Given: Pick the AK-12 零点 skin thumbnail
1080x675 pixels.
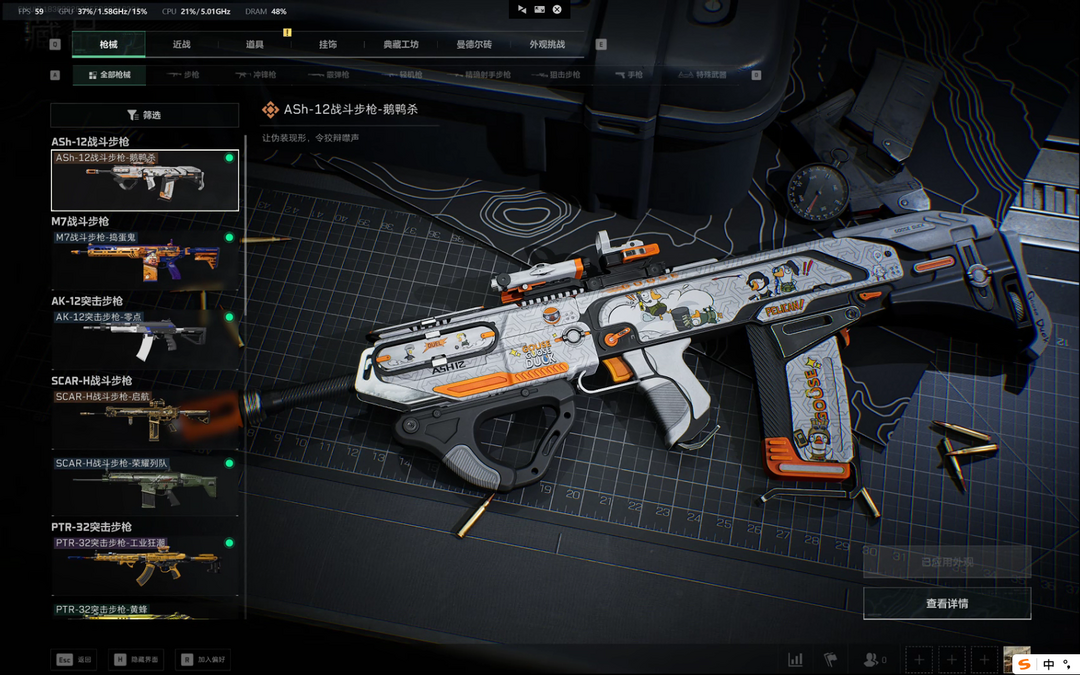Looking at the screenshot, I should (x=145, y=340).
